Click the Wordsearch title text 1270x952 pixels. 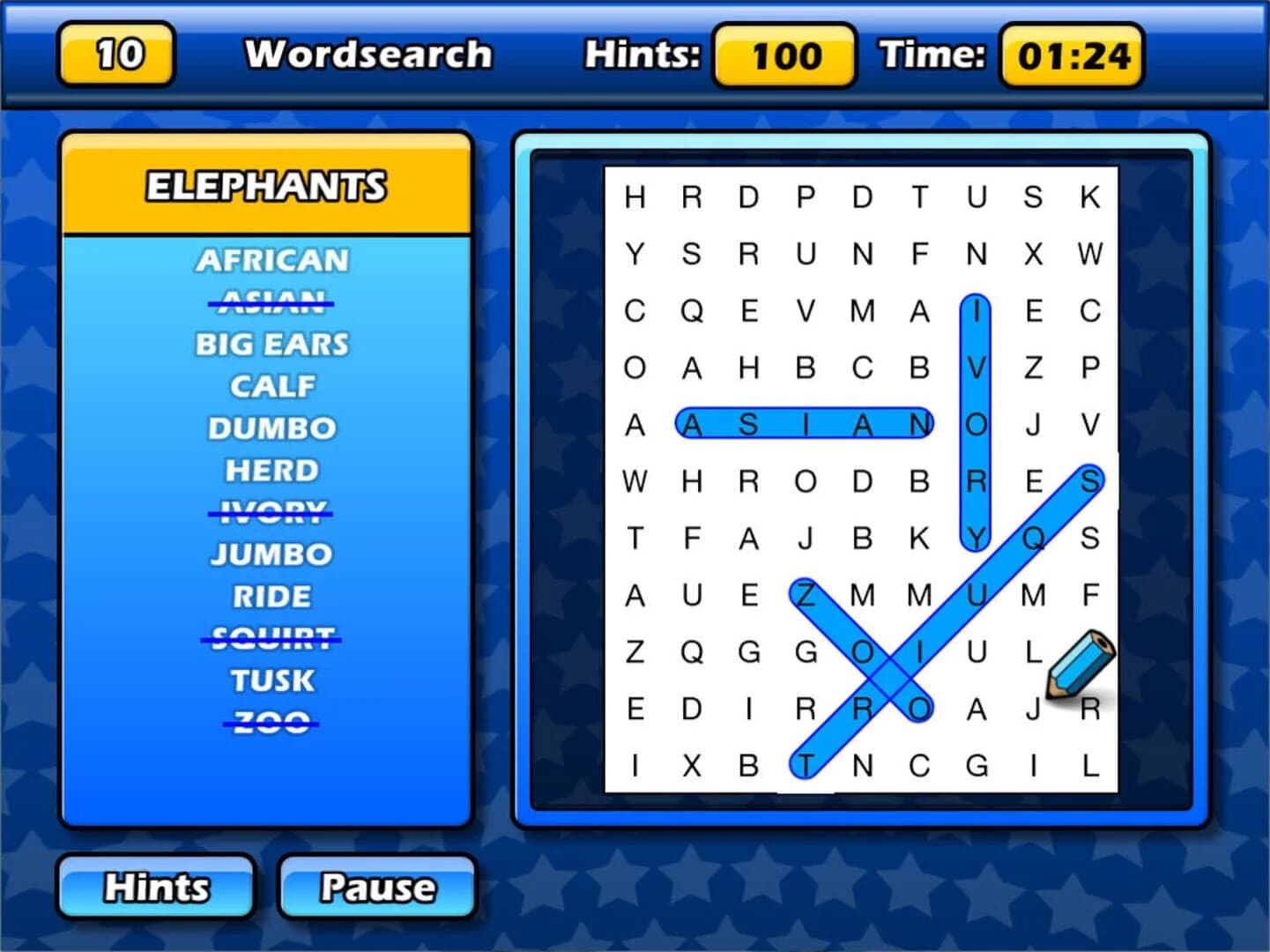point(368,54)
